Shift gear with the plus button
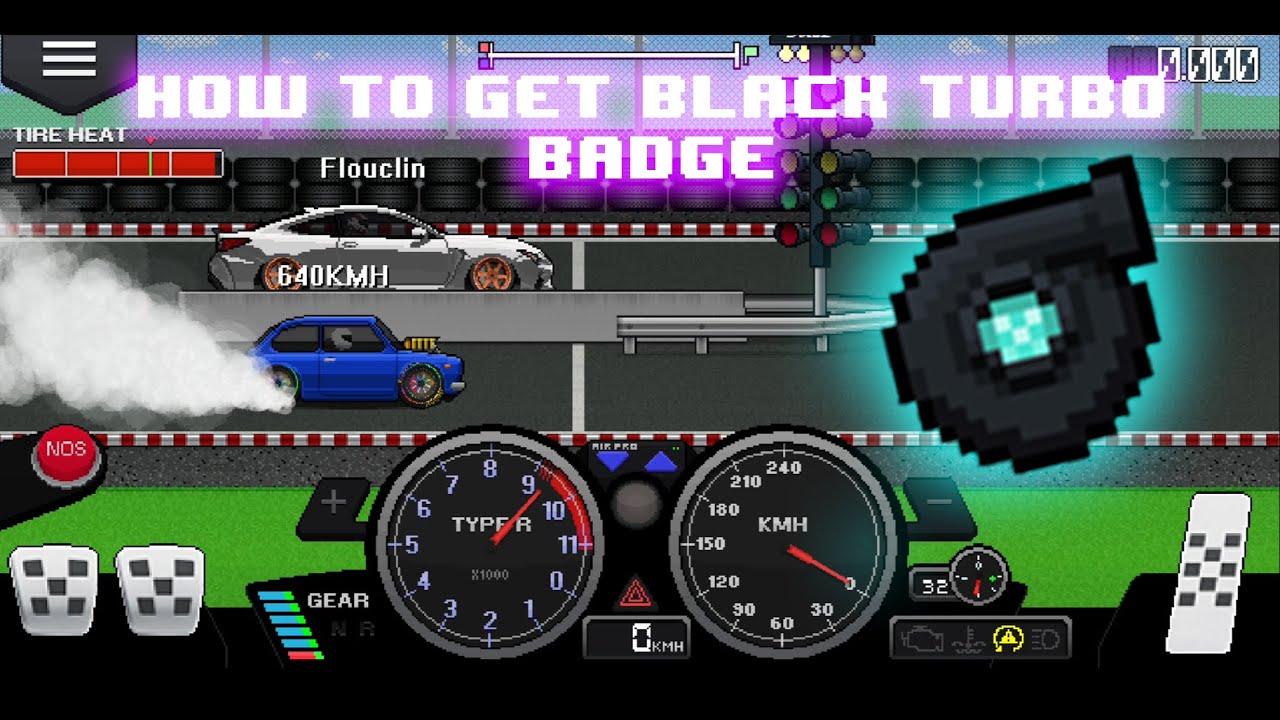Image resolution: width=1280 pixels, height=720 pixels. click(x=334, y=502)
